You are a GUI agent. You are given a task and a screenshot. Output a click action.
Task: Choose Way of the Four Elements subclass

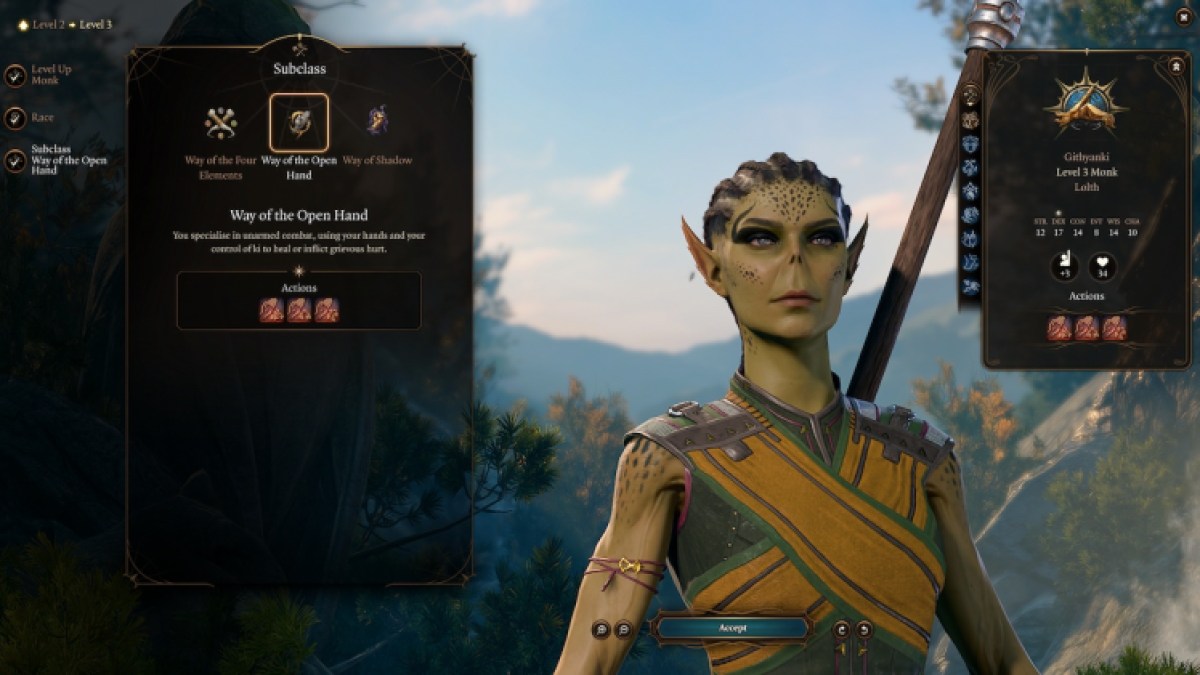pyautogui.click(x=220, y=123)
